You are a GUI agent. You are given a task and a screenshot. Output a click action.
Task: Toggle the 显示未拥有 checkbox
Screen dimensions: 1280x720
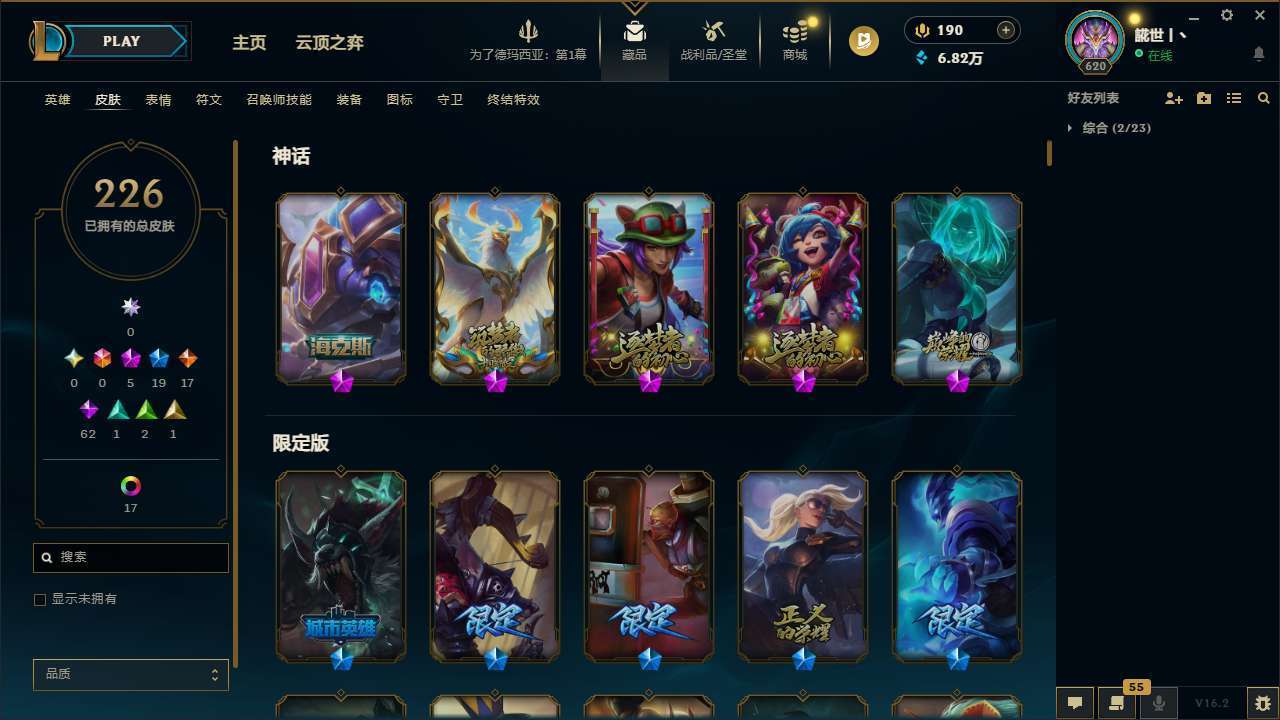(39, 599)
